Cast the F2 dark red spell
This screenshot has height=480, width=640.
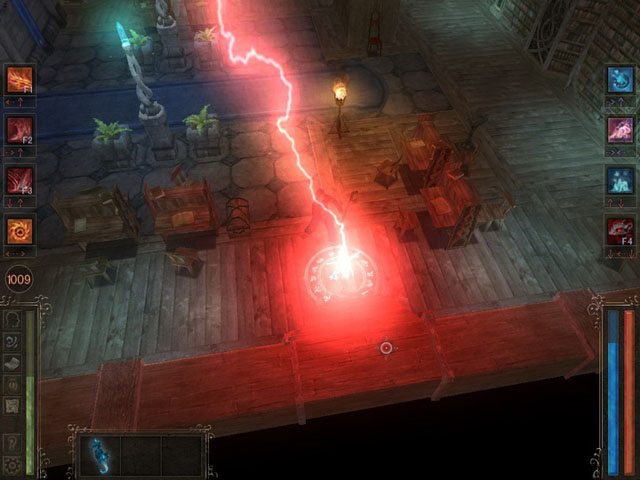[19, 130]
